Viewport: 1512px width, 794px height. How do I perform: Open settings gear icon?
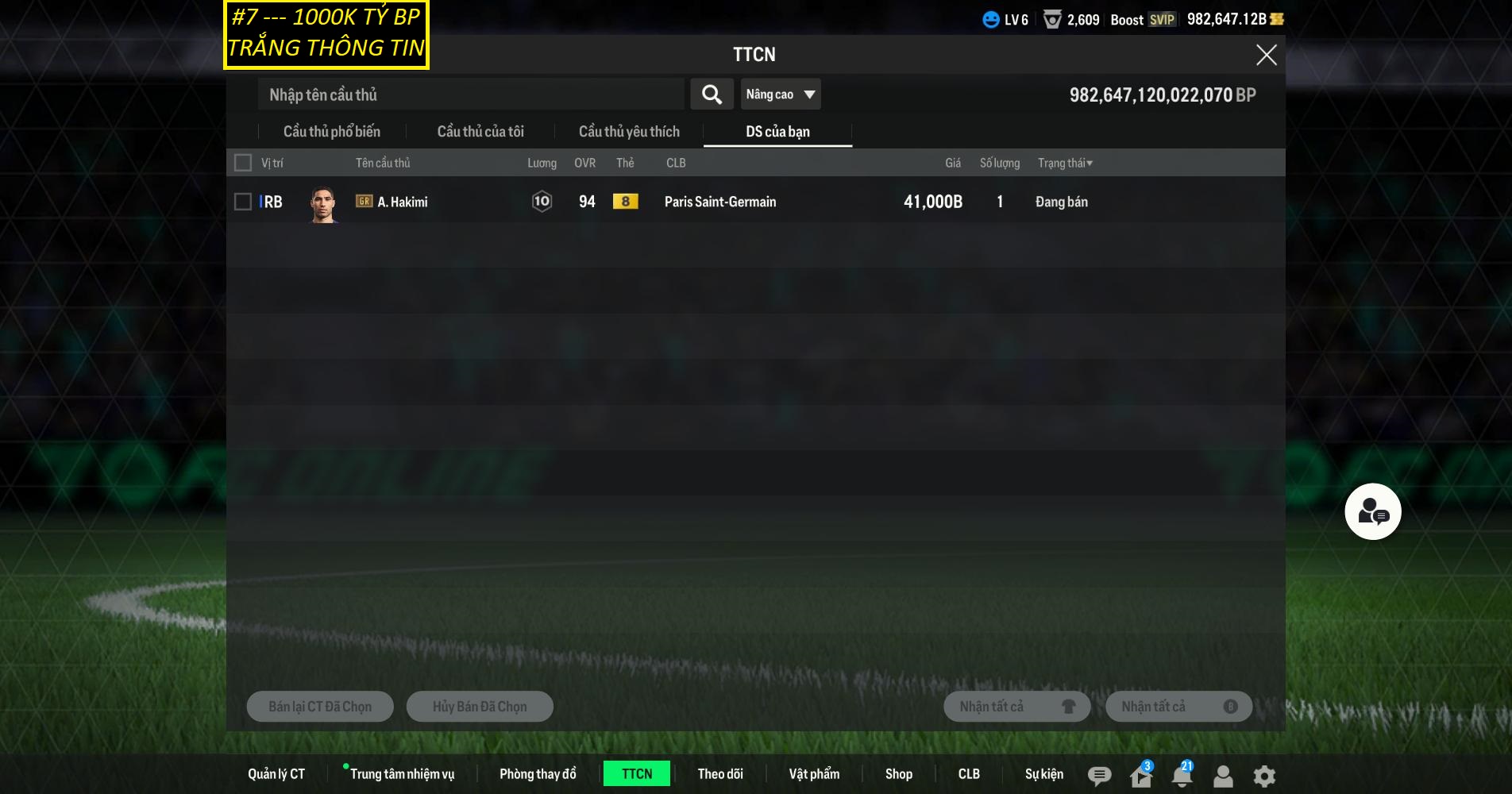click(x=1264, y=776)
